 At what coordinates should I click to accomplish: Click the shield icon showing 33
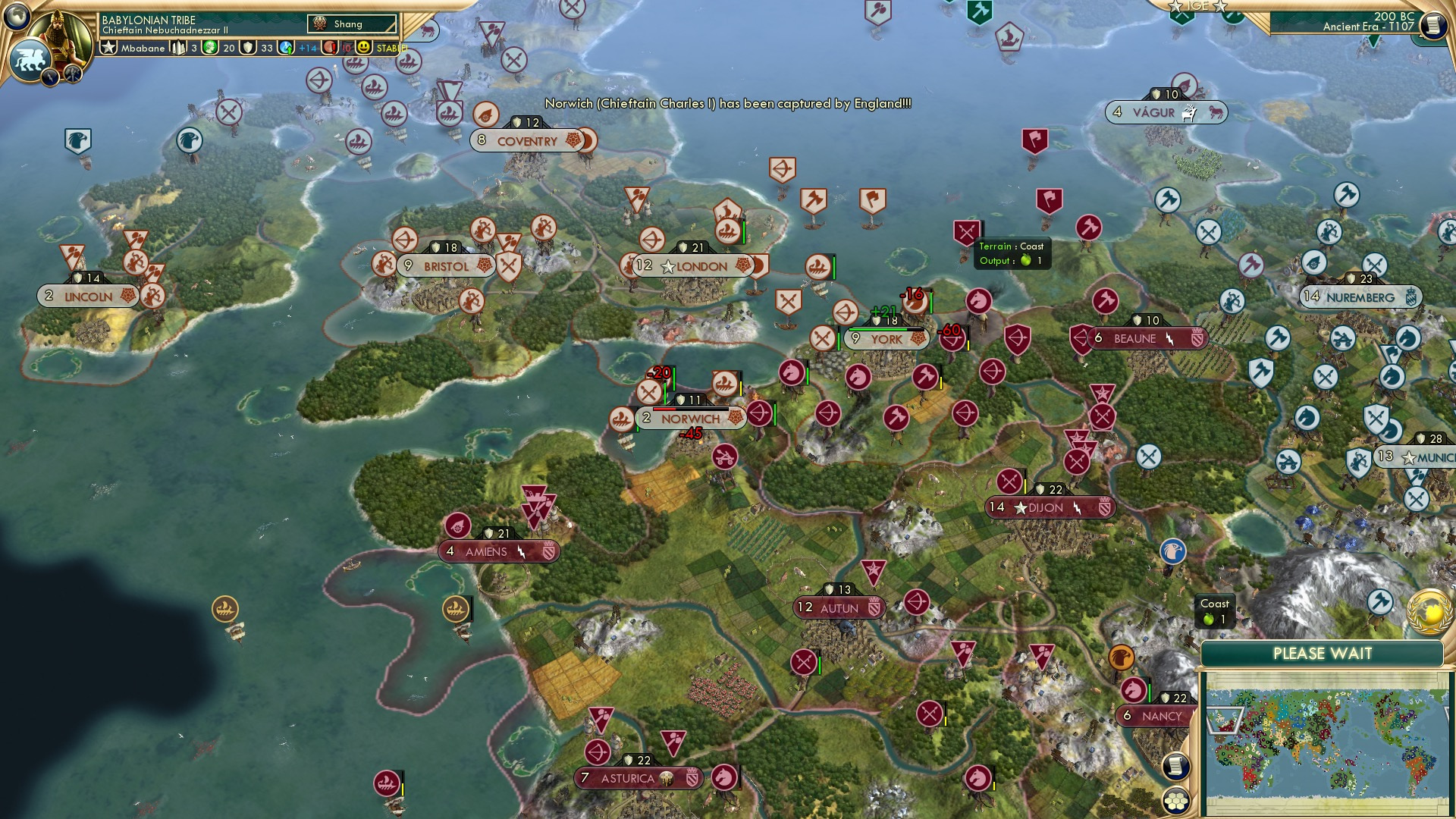[x=249, y=48]
